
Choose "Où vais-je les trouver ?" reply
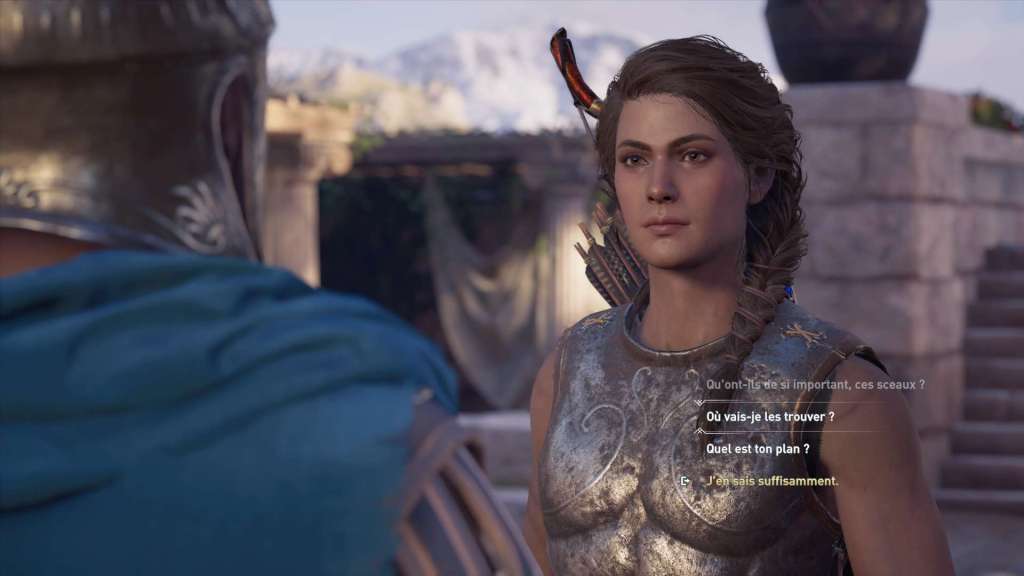pyautogui.click(x=770, y=416)
